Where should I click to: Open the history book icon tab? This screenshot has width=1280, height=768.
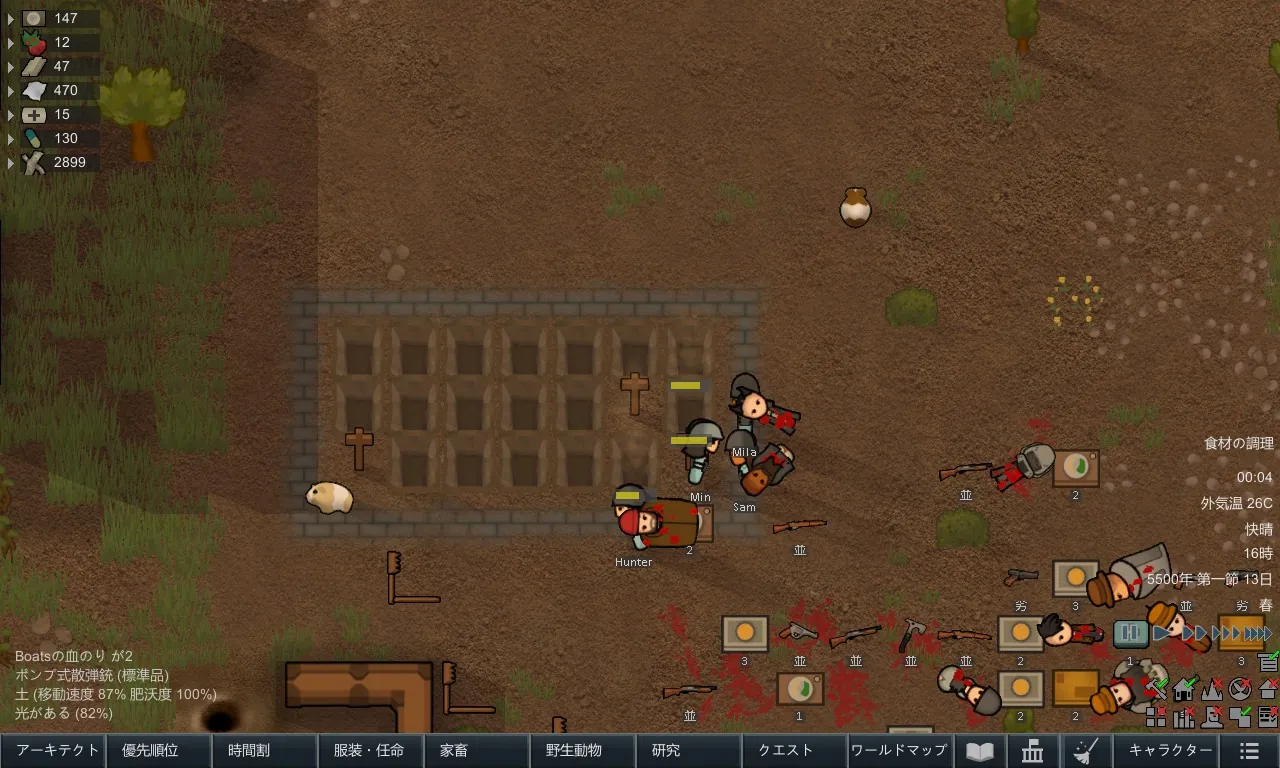tap(979, 751)
